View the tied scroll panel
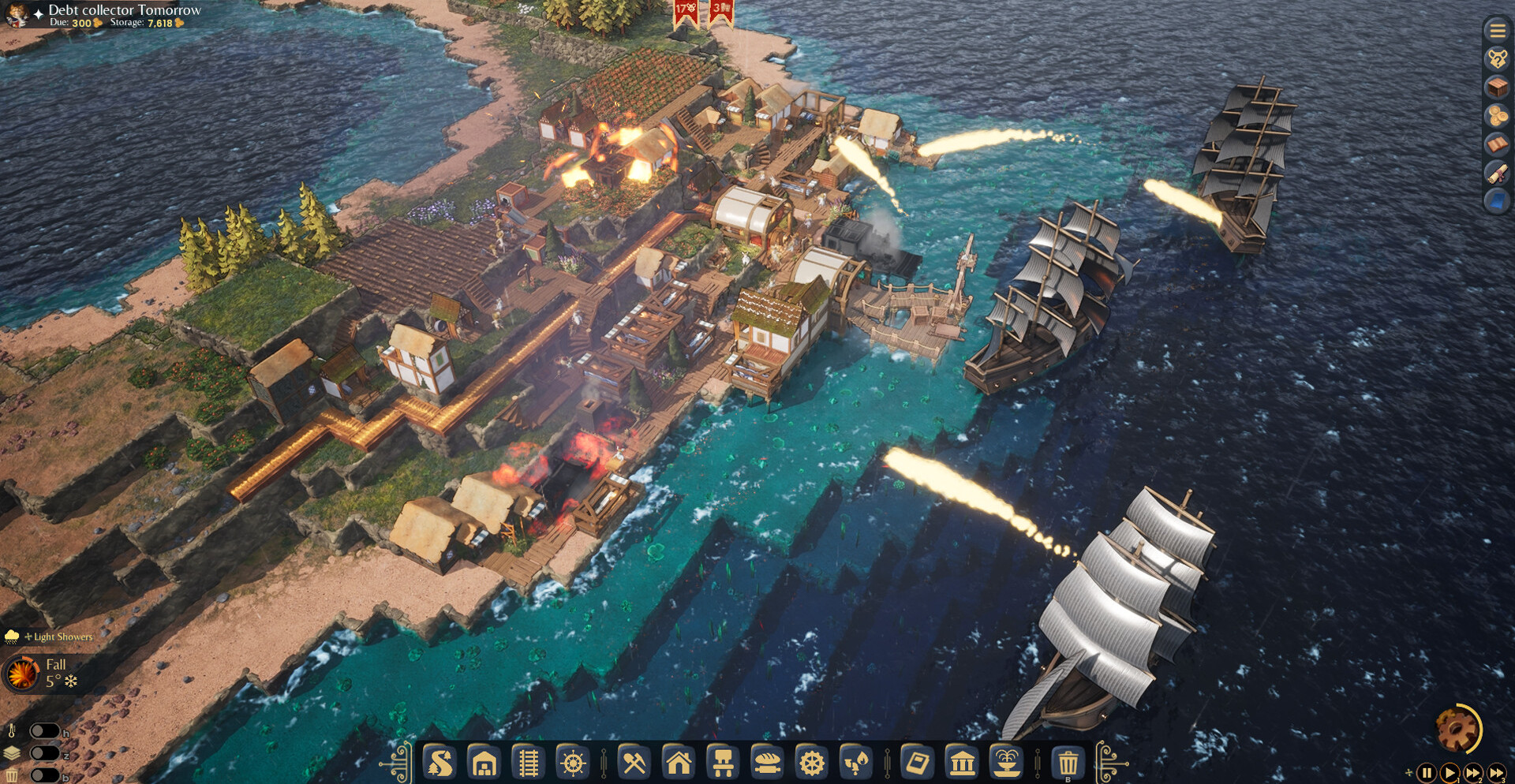The height and width of the screenshot is (784, 1515). point(1497,173)
